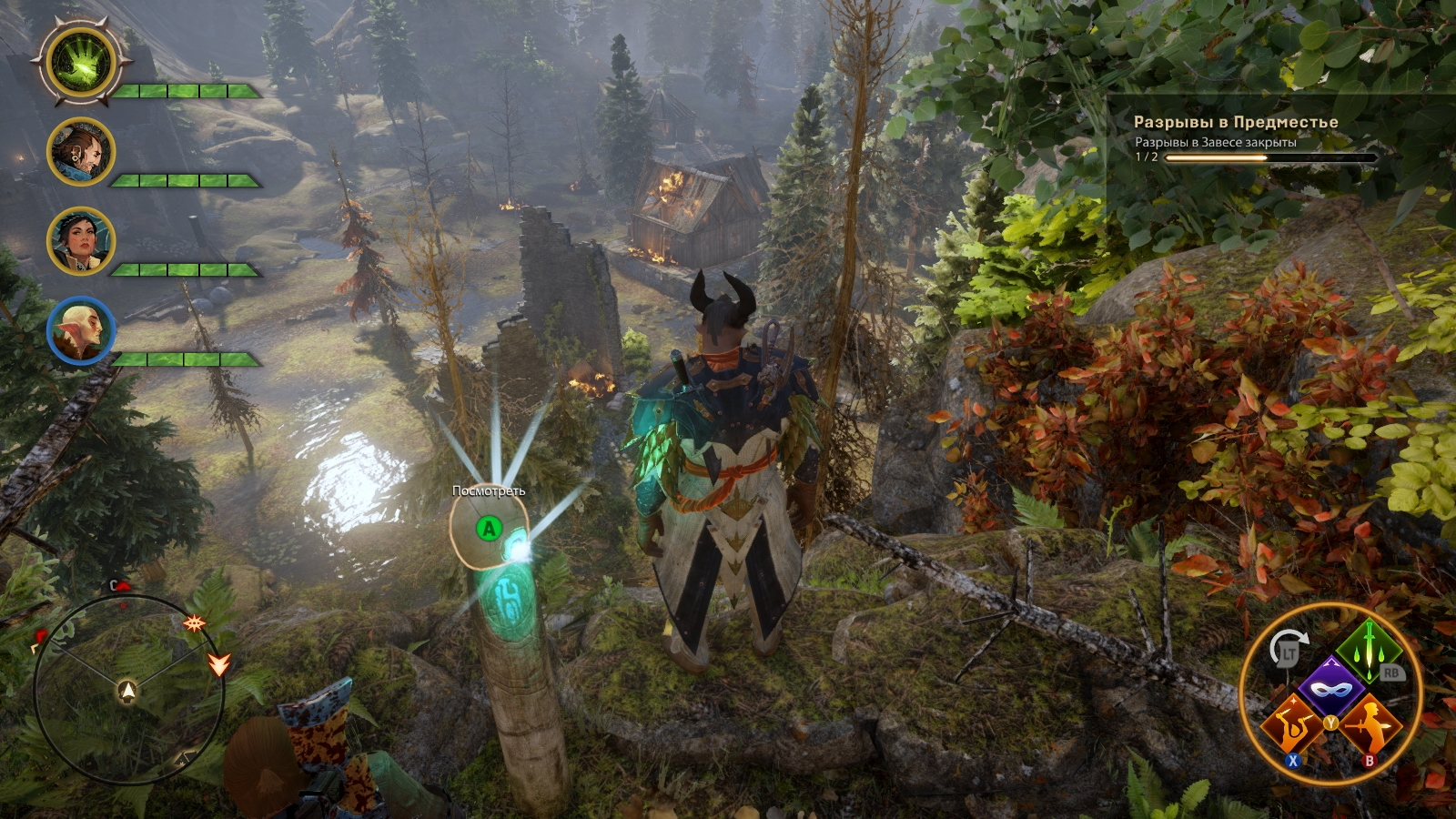Switch to Varric's party portrait
The image size is (1456, 819).
point(81,152)
